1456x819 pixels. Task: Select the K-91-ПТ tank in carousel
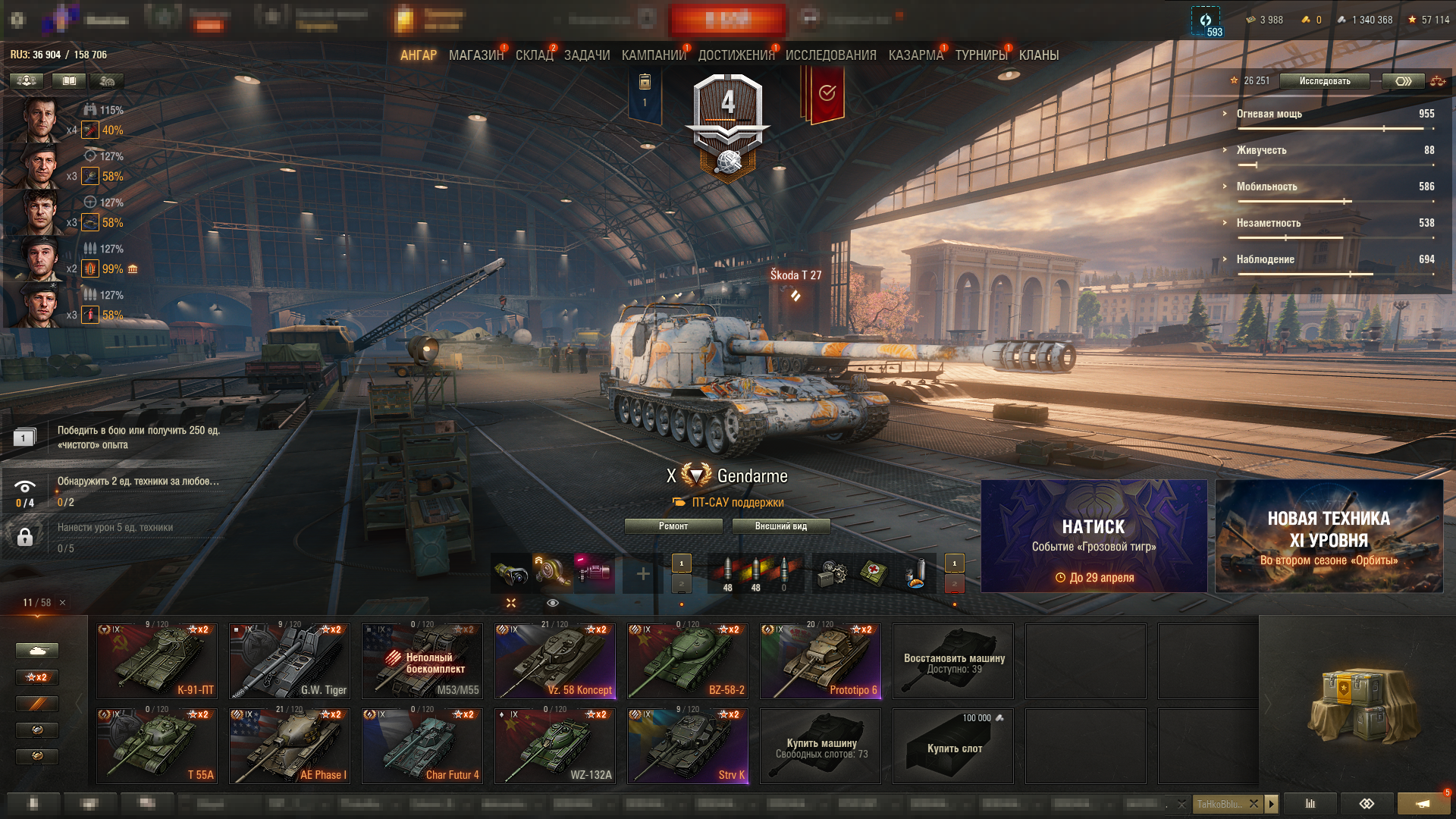pos(157,661)
